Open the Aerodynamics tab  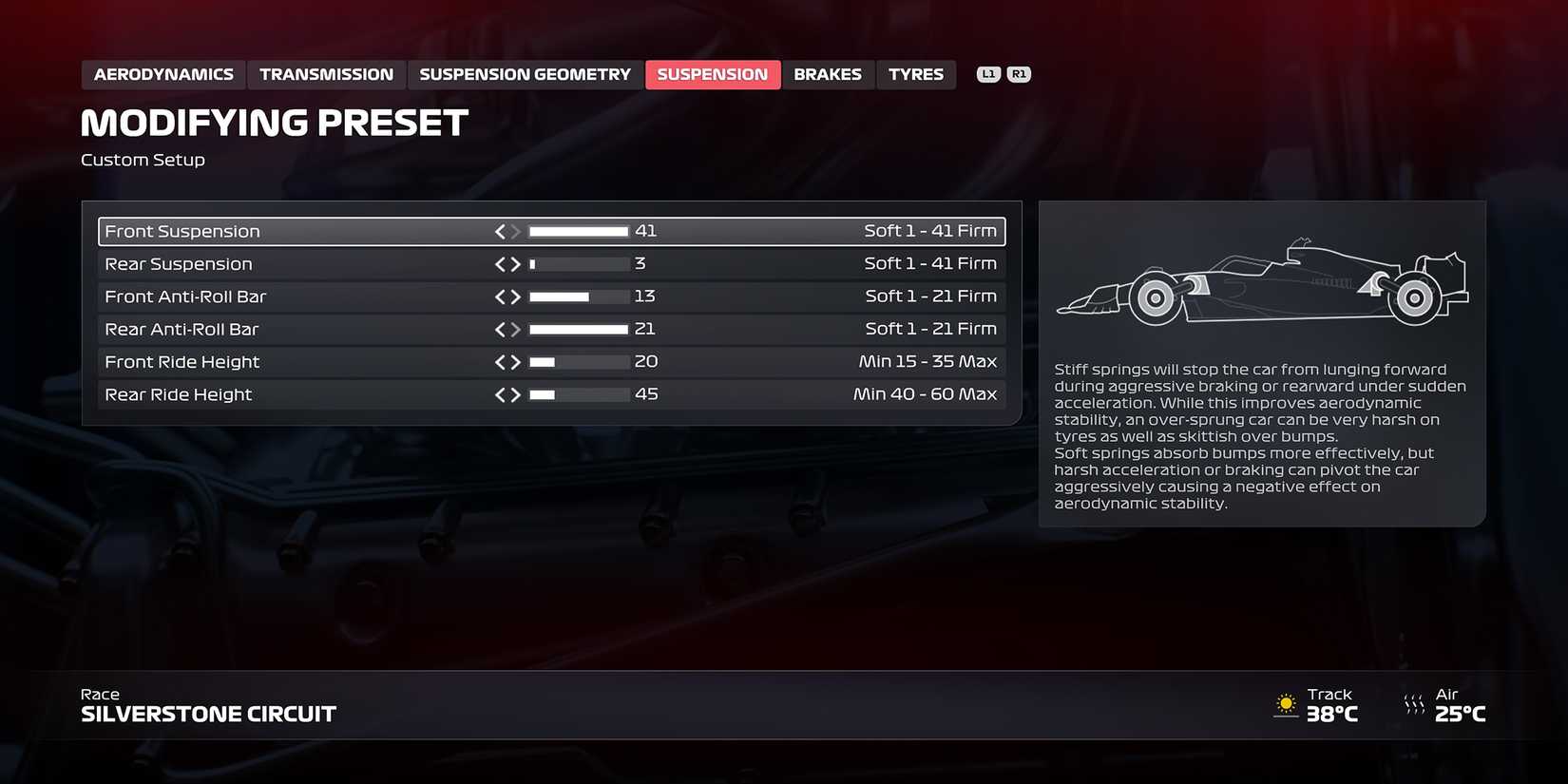(x=163, y=73)
